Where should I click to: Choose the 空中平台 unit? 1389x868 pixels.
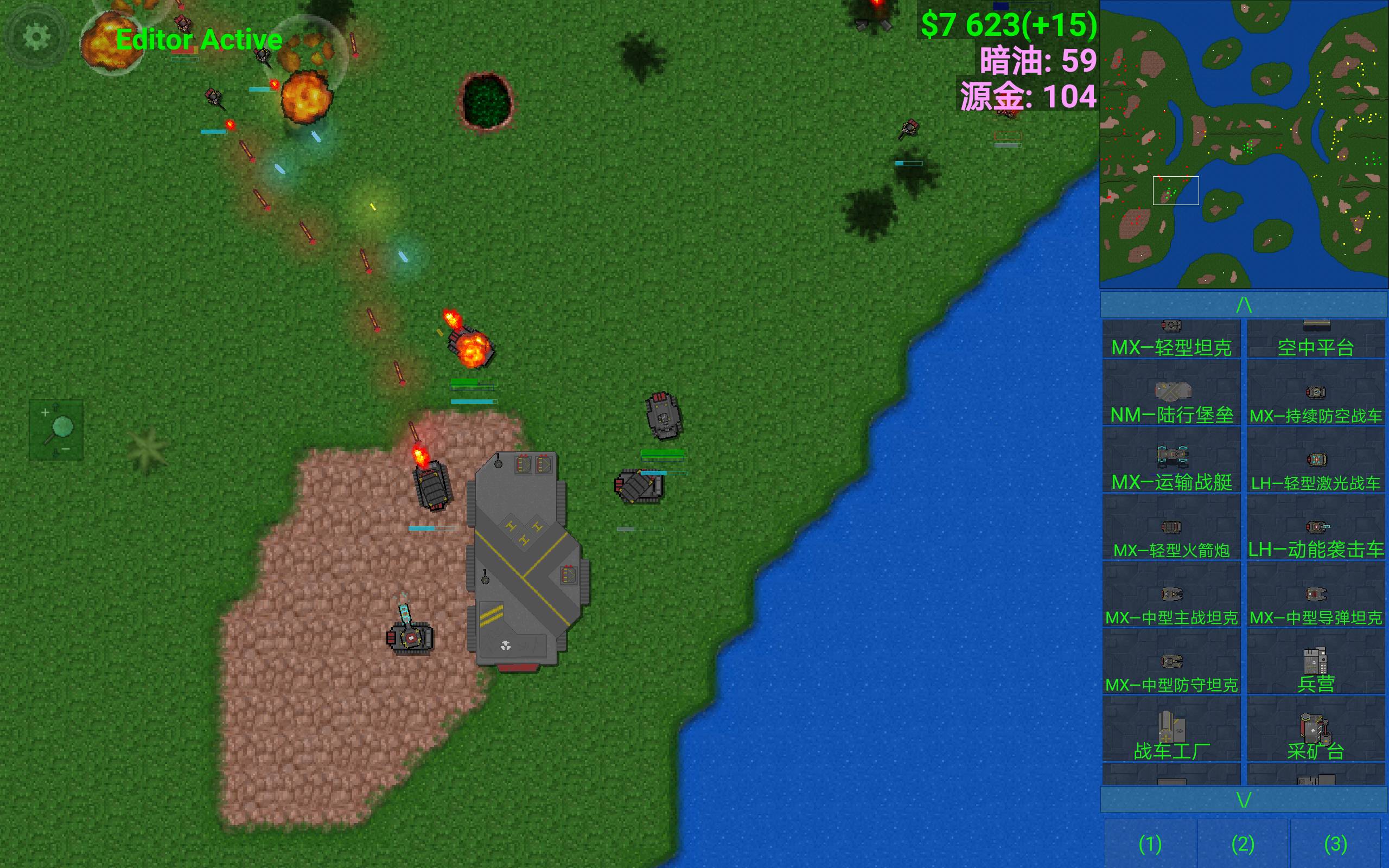tap(1316, 339)
